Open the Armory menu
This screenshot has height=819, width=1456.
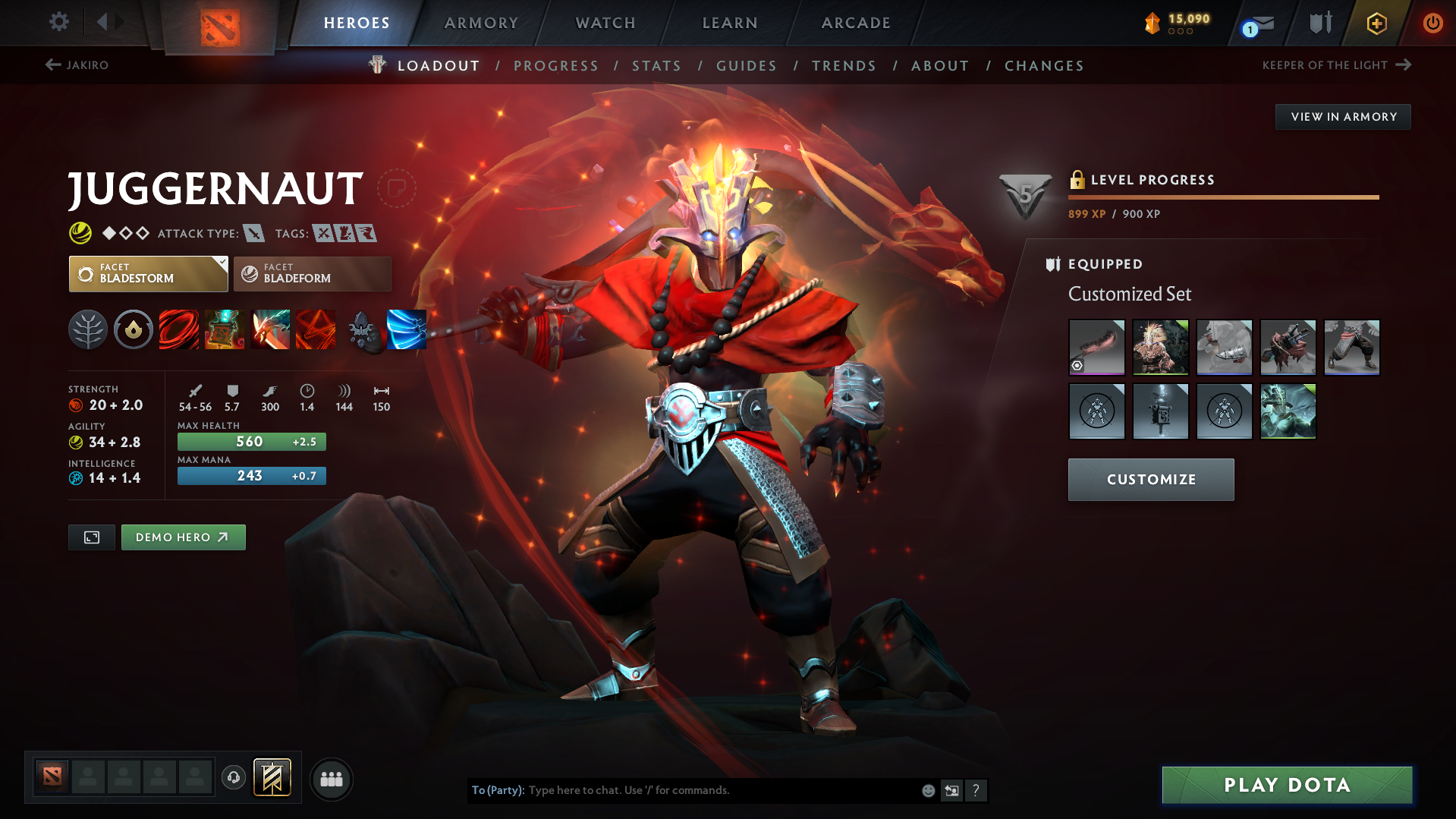[x=481, y=23]
